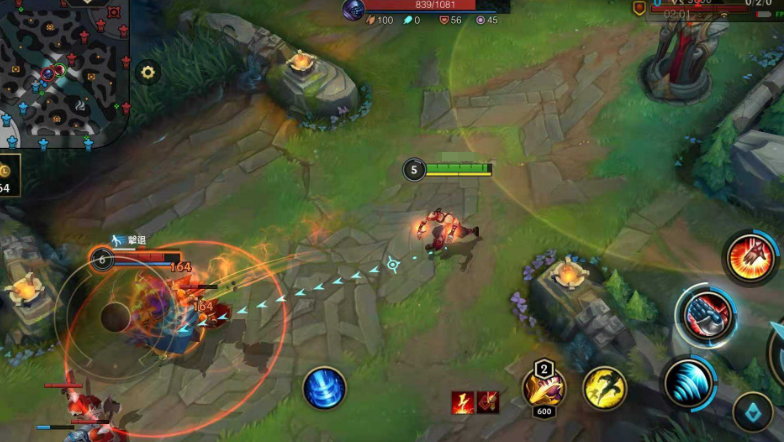Tap the blue diamond ward button
This screenshot has height=442, width=784.
(x=752, y=411)
